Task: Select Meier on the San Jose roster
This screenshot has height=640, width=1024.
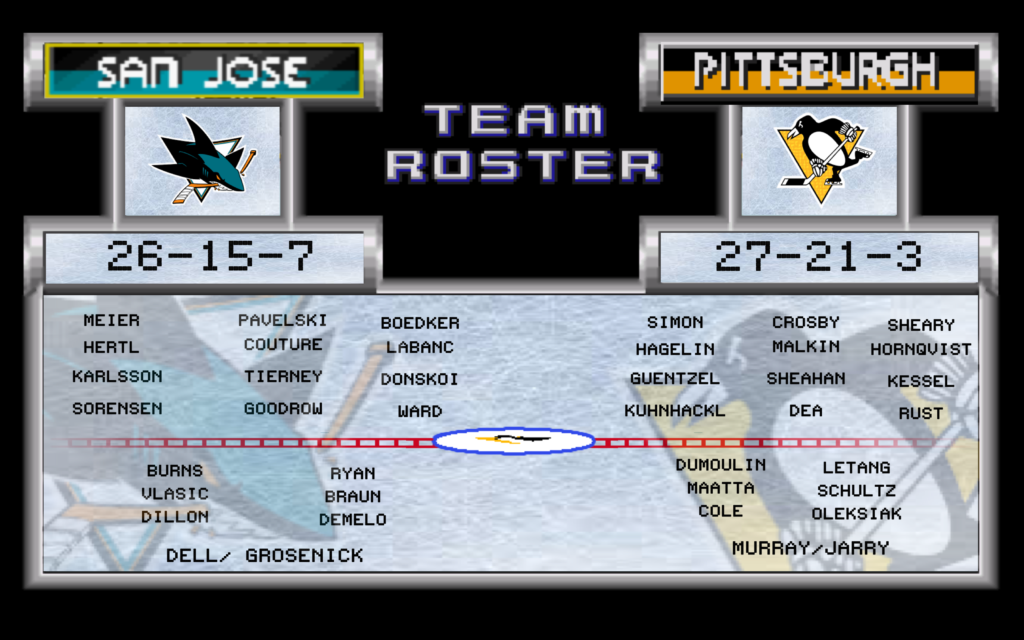Action: tap(111, 320)
